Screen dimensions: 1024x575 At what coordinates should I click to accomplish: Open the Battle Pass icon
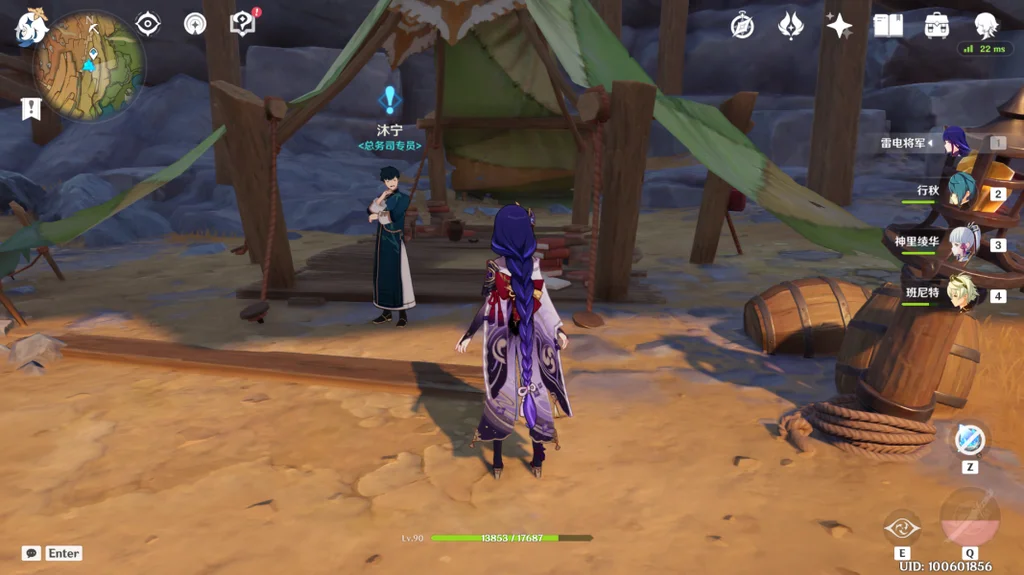point(790,26)
